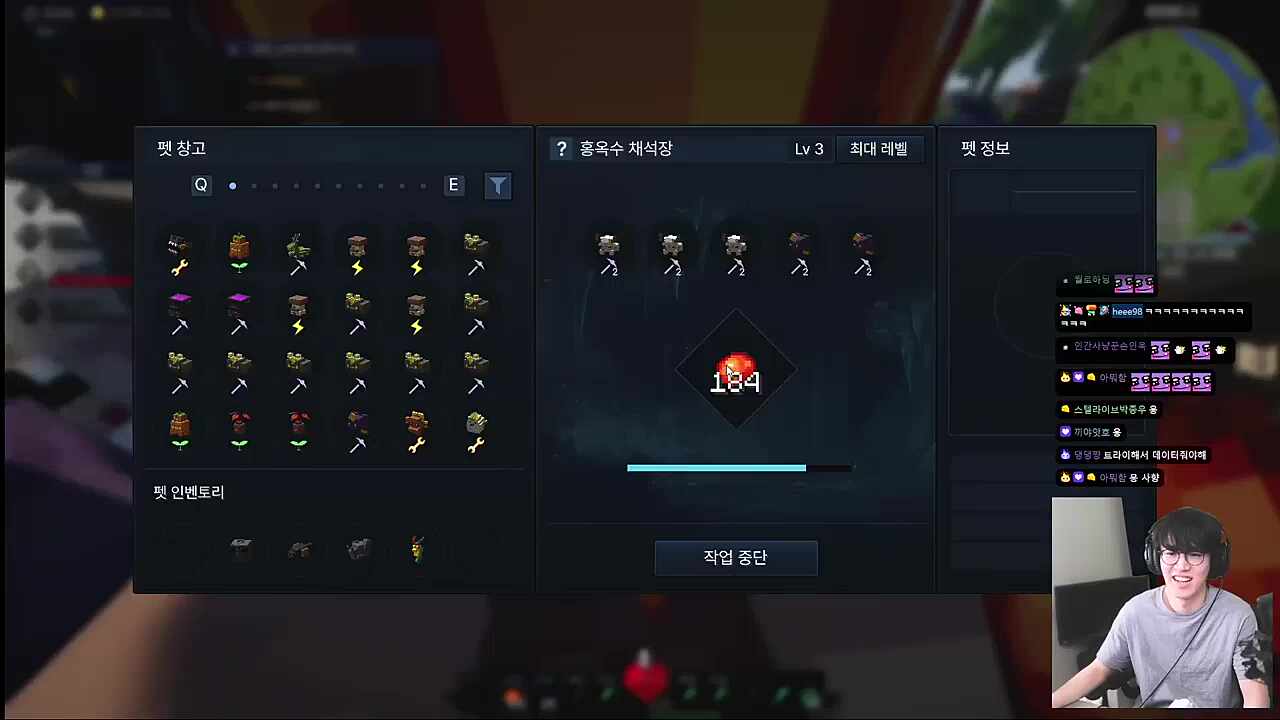The width and height of the screenshot is (1280, 720).
Task: Click the sprout-icon pumpkin pet in row one
Action: [238, 250]
